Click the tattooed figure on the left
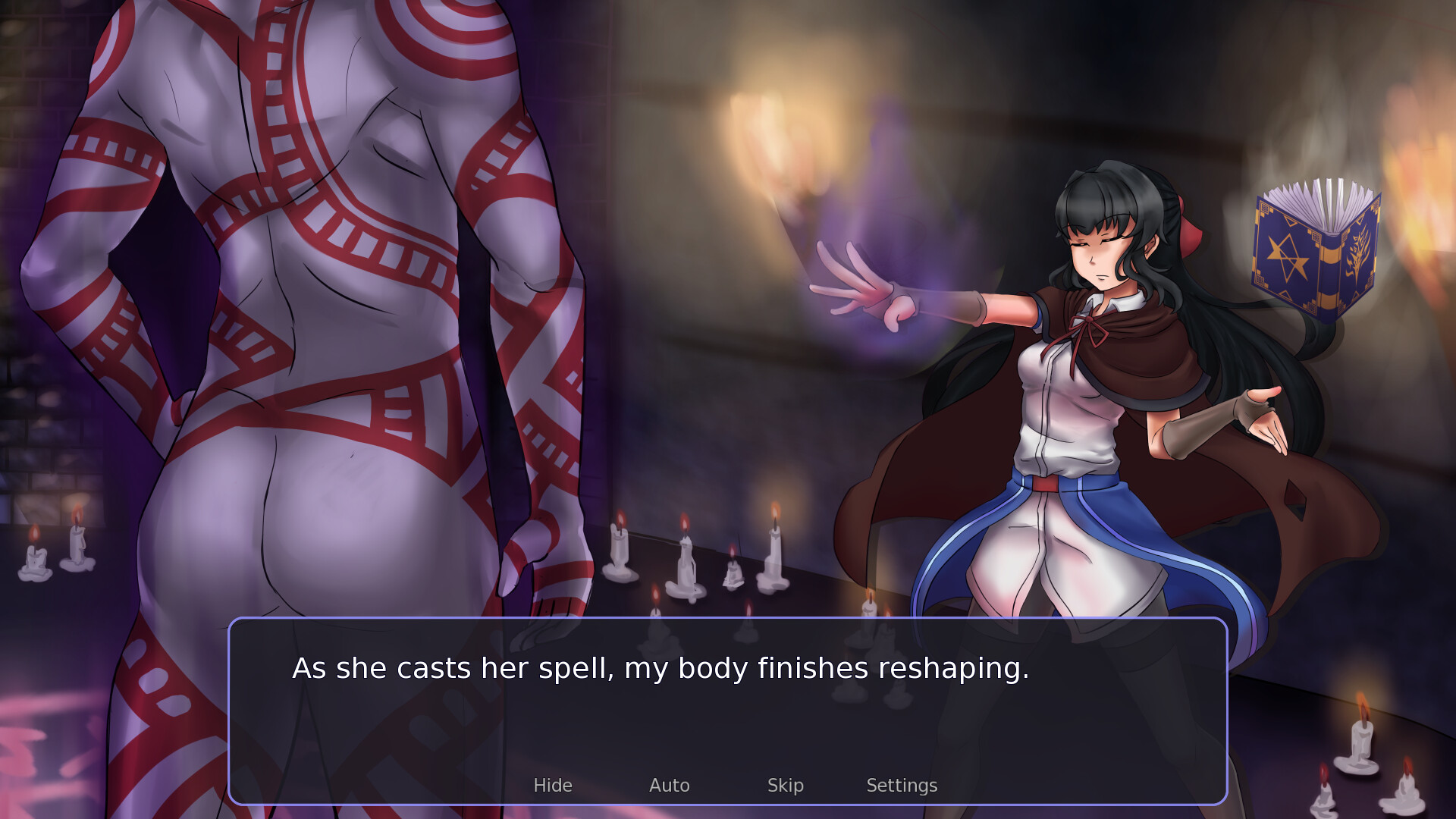This screenshot has width=1456, height=819. [x=303, y=303]
